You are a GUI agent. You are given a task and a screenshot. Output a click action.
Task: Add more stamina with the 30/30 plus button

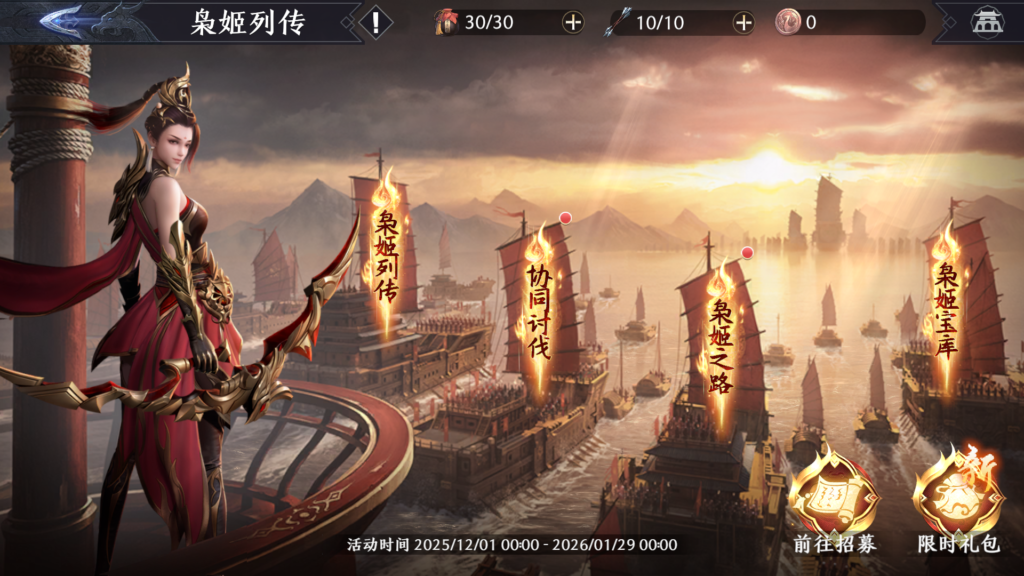coord(572,23)
